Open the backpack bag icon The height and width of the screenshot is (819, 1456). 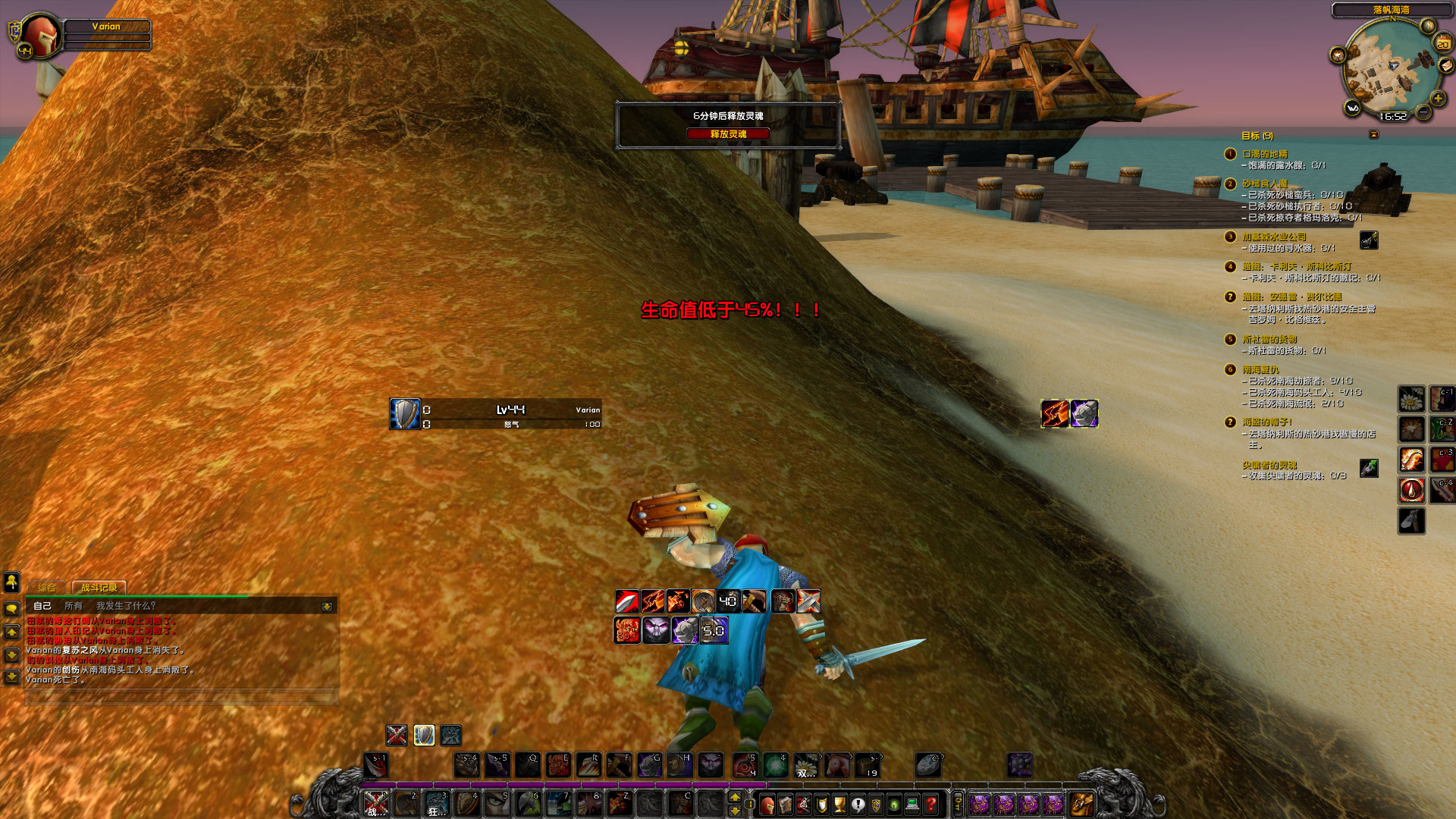click(x=1081, y=805)
